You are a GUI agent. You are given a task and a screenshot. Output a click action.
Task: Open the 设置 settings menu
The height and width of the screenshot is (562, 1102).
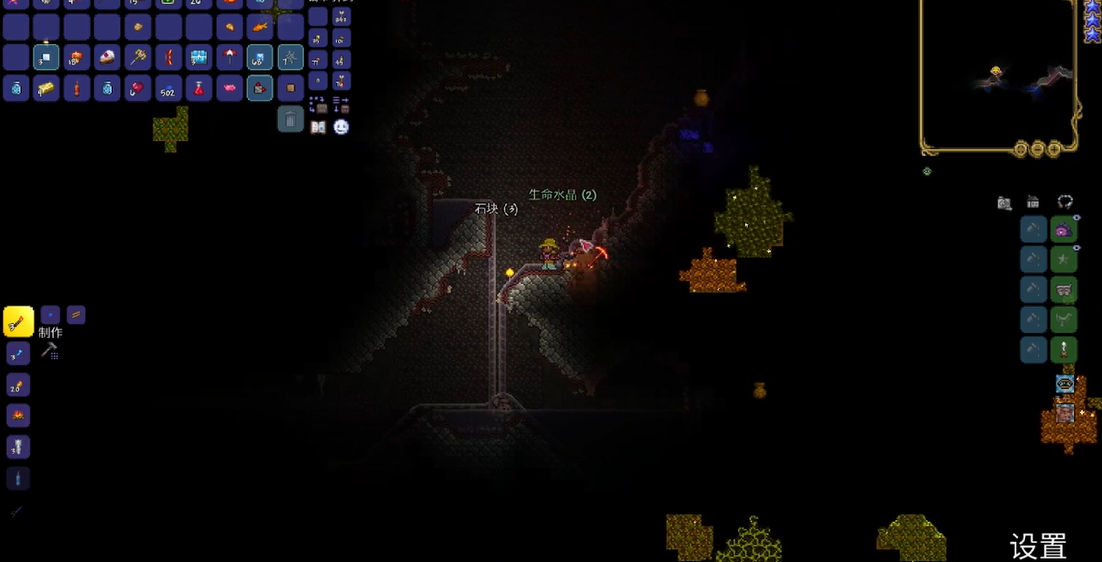tap(1038, 546)
